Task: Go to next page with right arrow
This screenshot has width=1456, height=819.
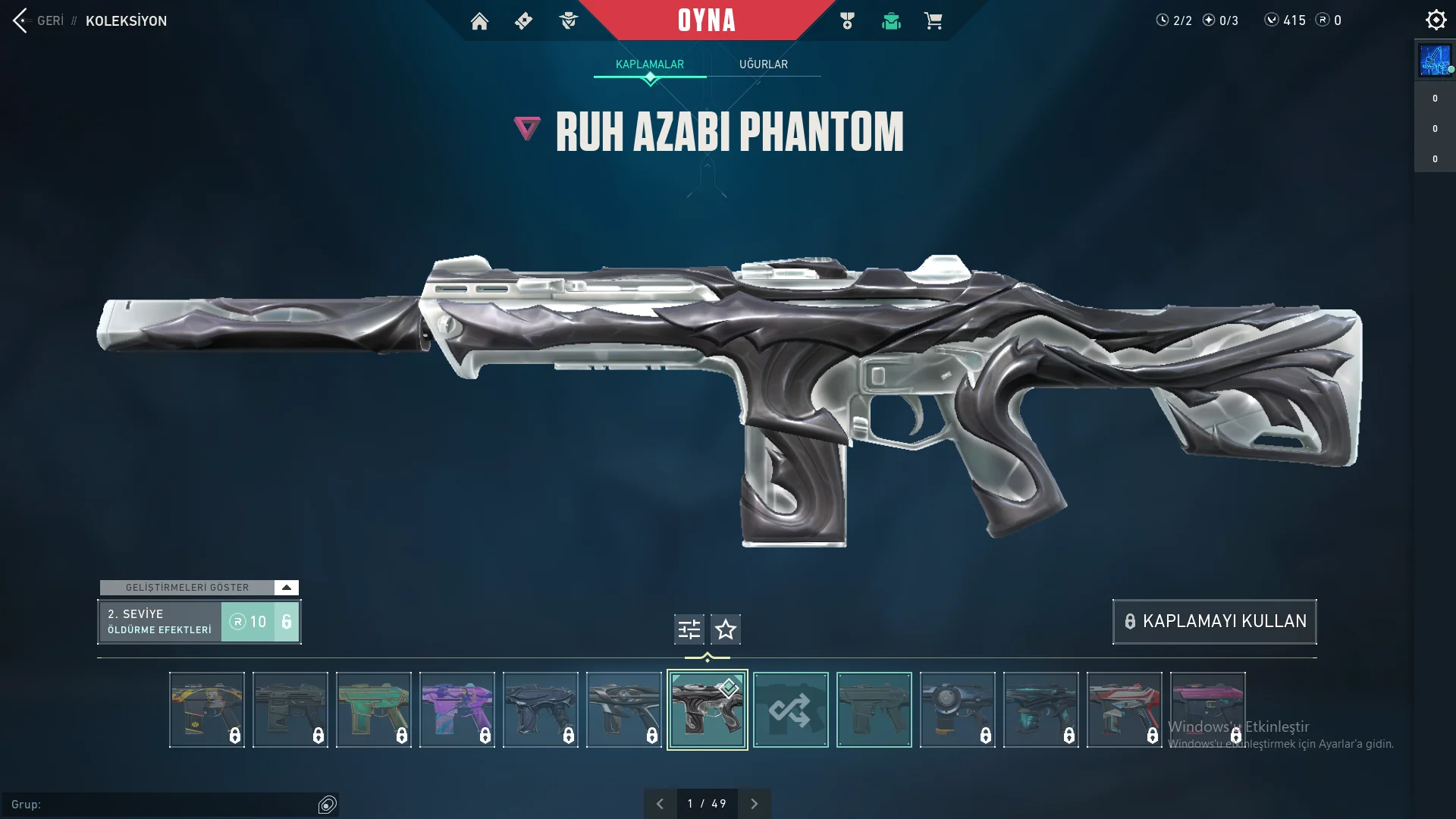Action: click(755, 803)
